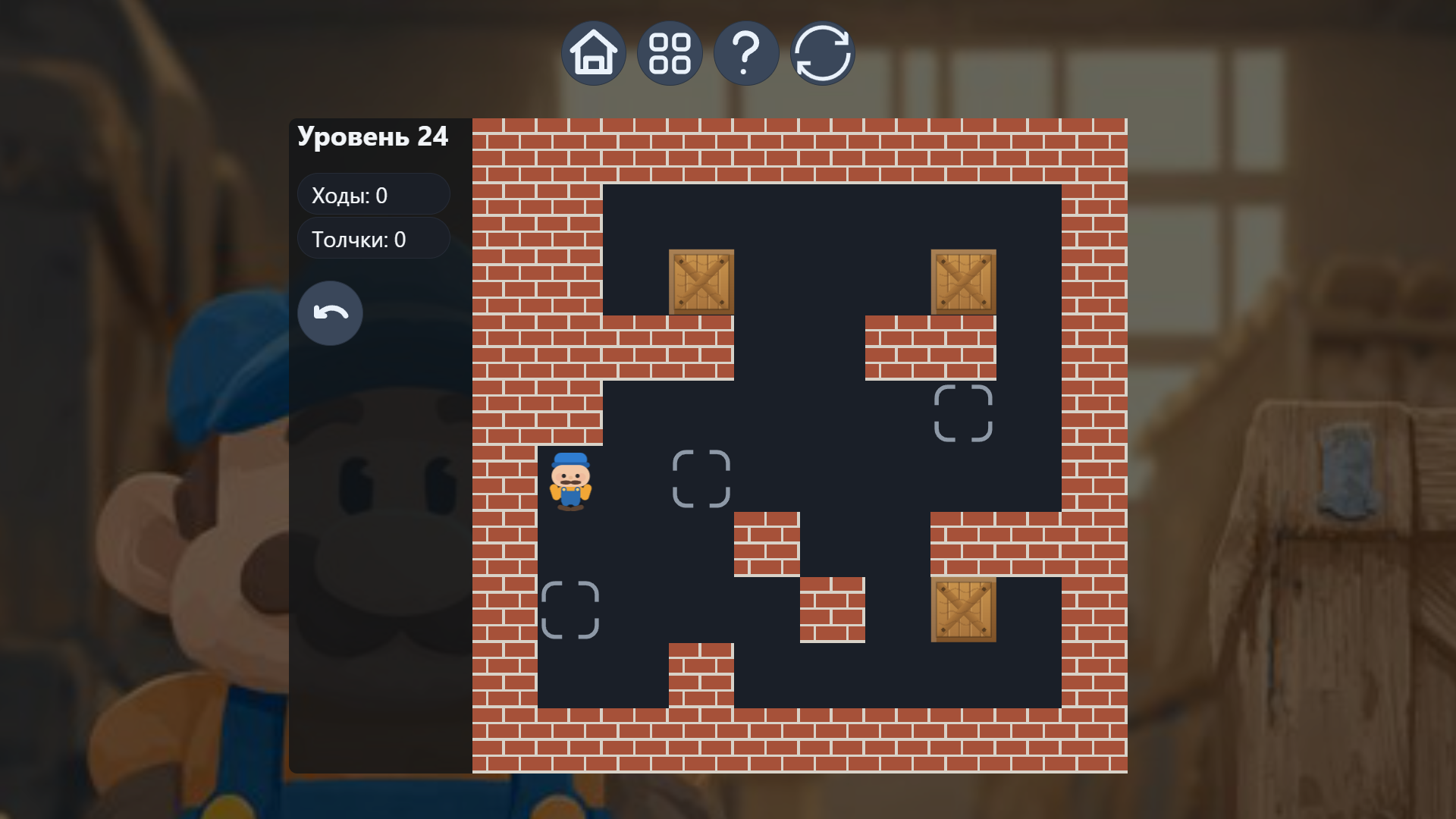1456x819 pixels.
Task: Click the question mark help icon
Action: [x=746, y=52]
